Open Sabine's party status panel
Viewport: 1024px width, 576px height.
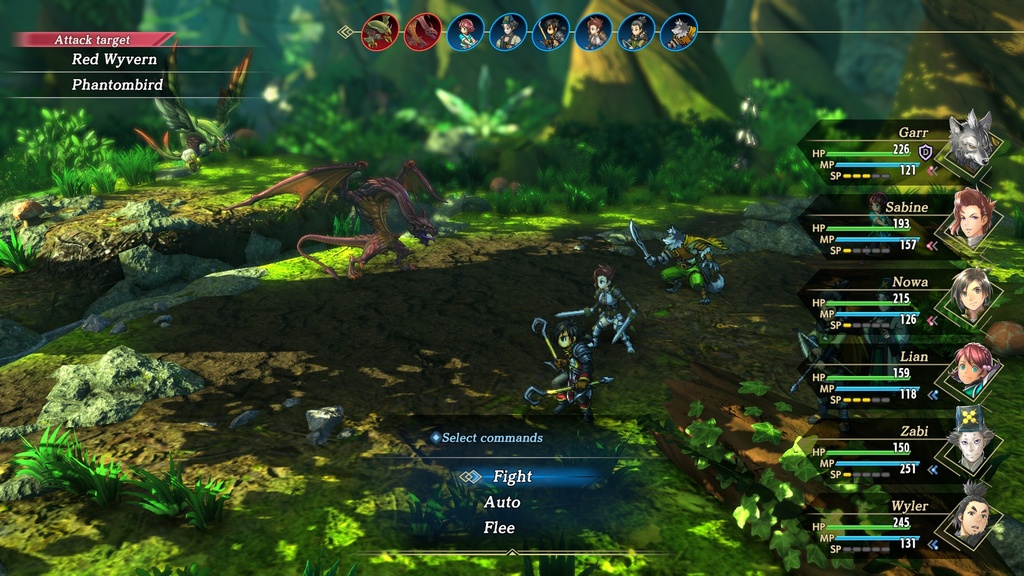coord(900,226)
